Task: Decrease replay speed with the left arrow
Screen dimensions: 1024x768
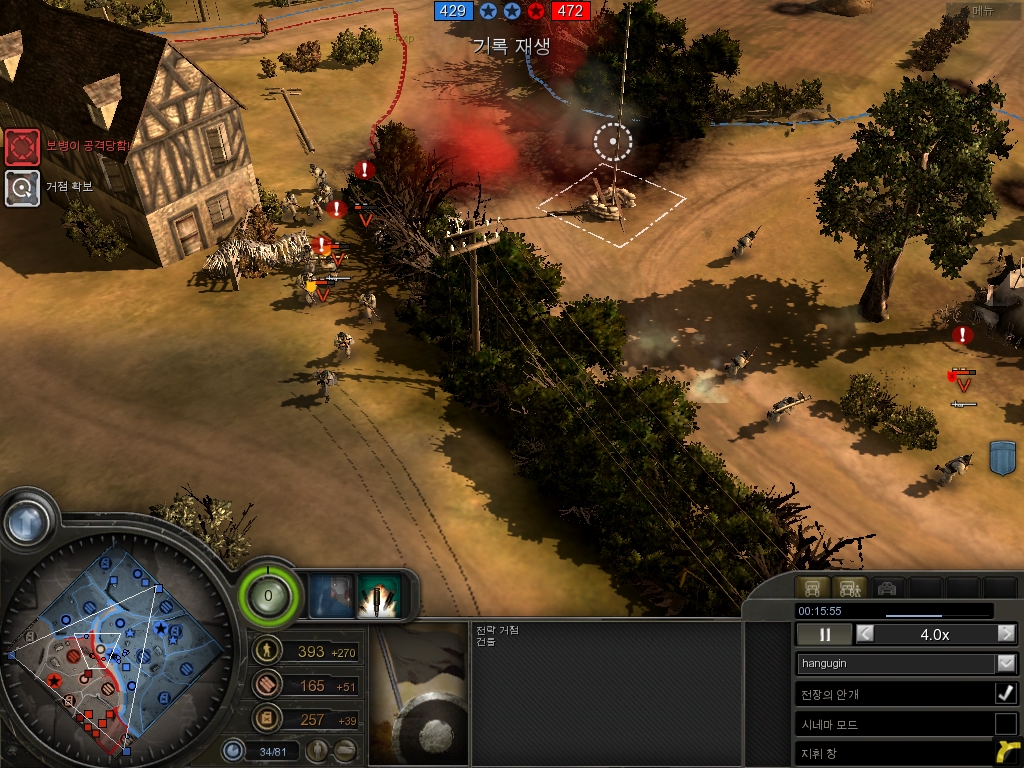Action: coord(865,634)
